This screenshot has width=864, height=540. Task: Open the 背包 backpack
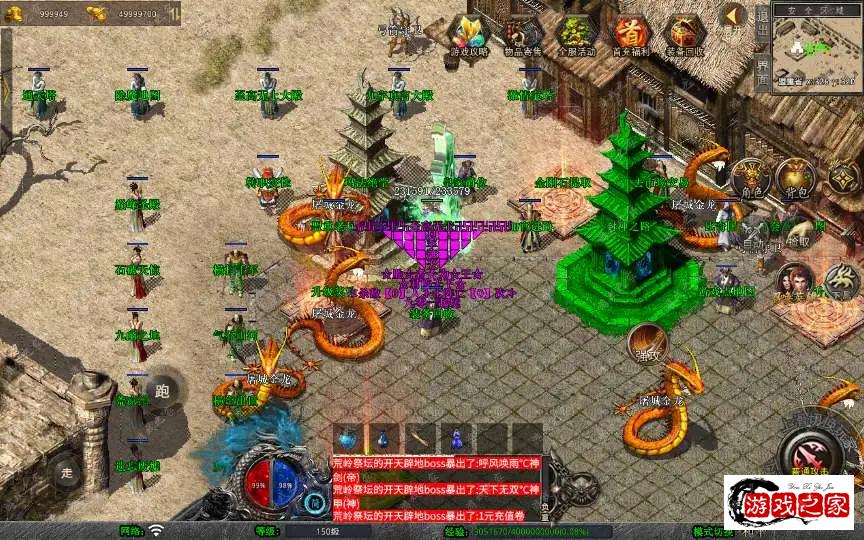pyautogui.click(x=797, y=178)
